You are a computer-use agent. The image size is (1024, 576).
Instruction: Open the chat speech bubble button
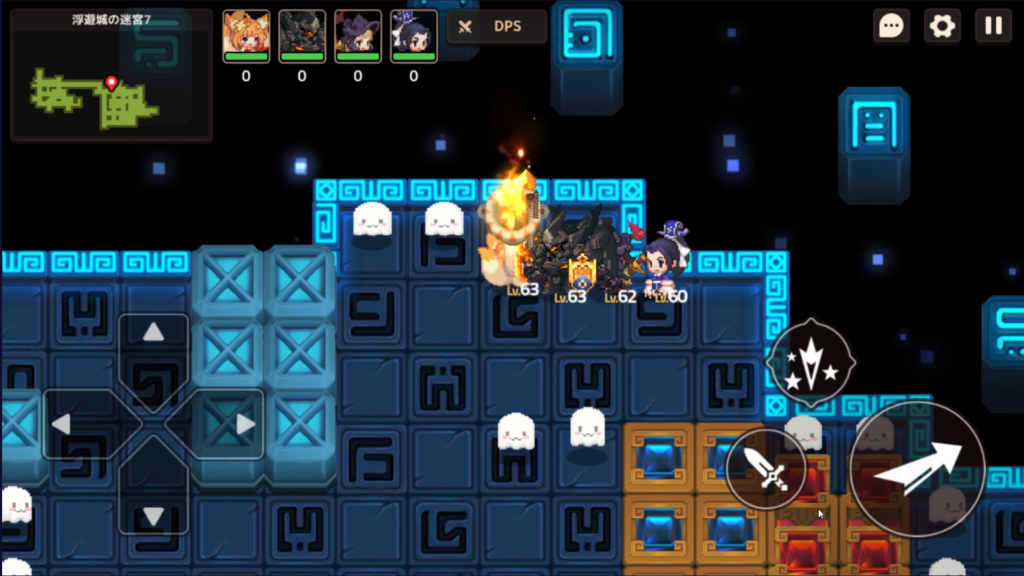click(x=891, y=26)
